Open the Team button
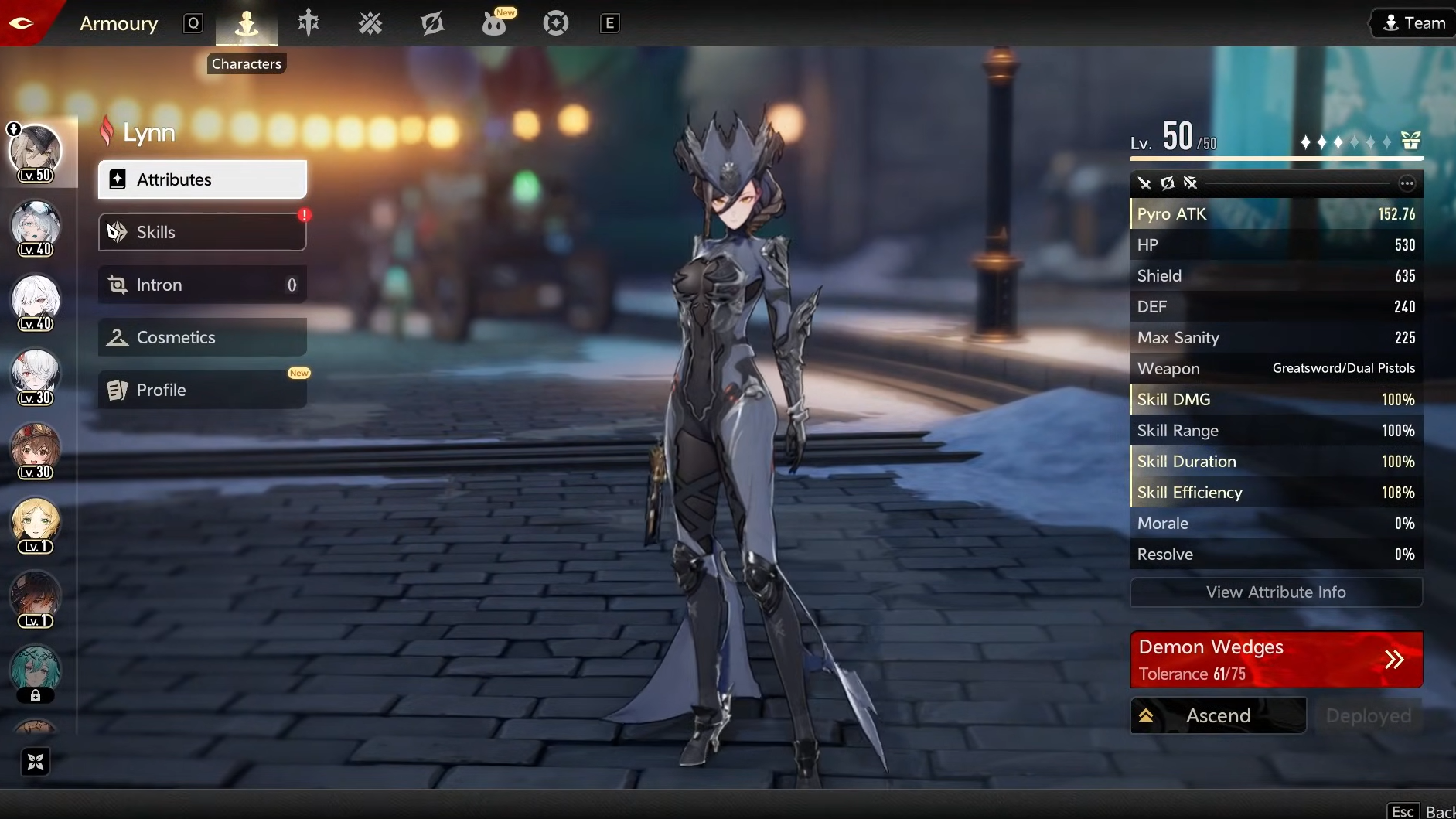The height and width of the screenshot is (819, 1456). point(1413,23)
